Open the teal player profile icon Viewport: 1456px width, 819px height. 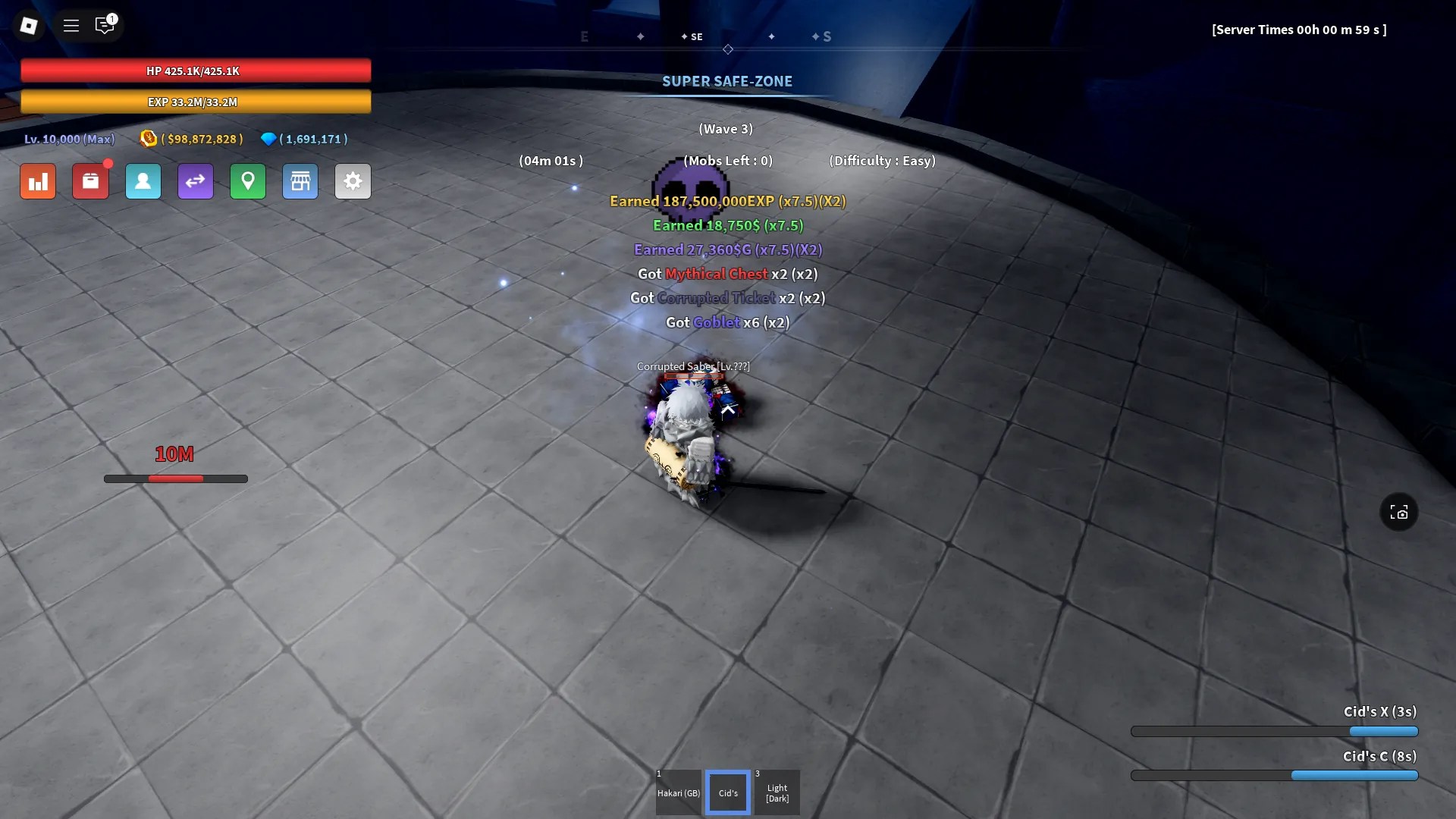tap(143, 181)
